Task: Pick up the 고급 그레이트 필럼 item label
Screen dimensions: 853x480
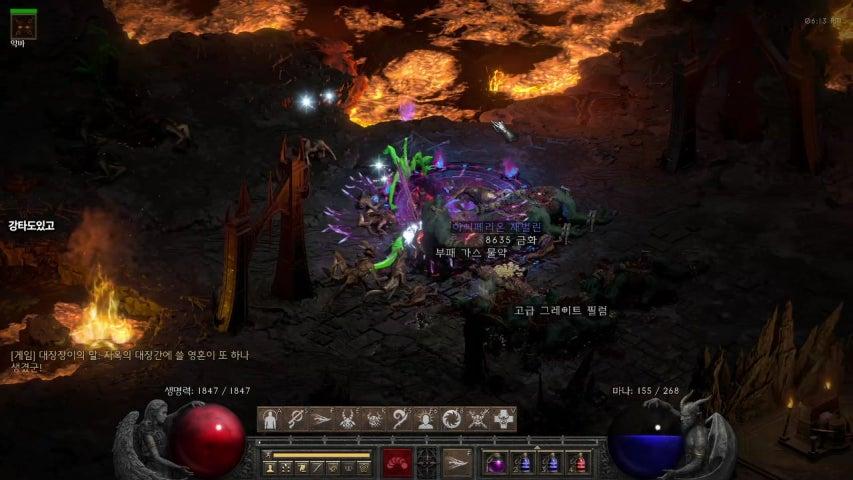Action: coord(560,311)
